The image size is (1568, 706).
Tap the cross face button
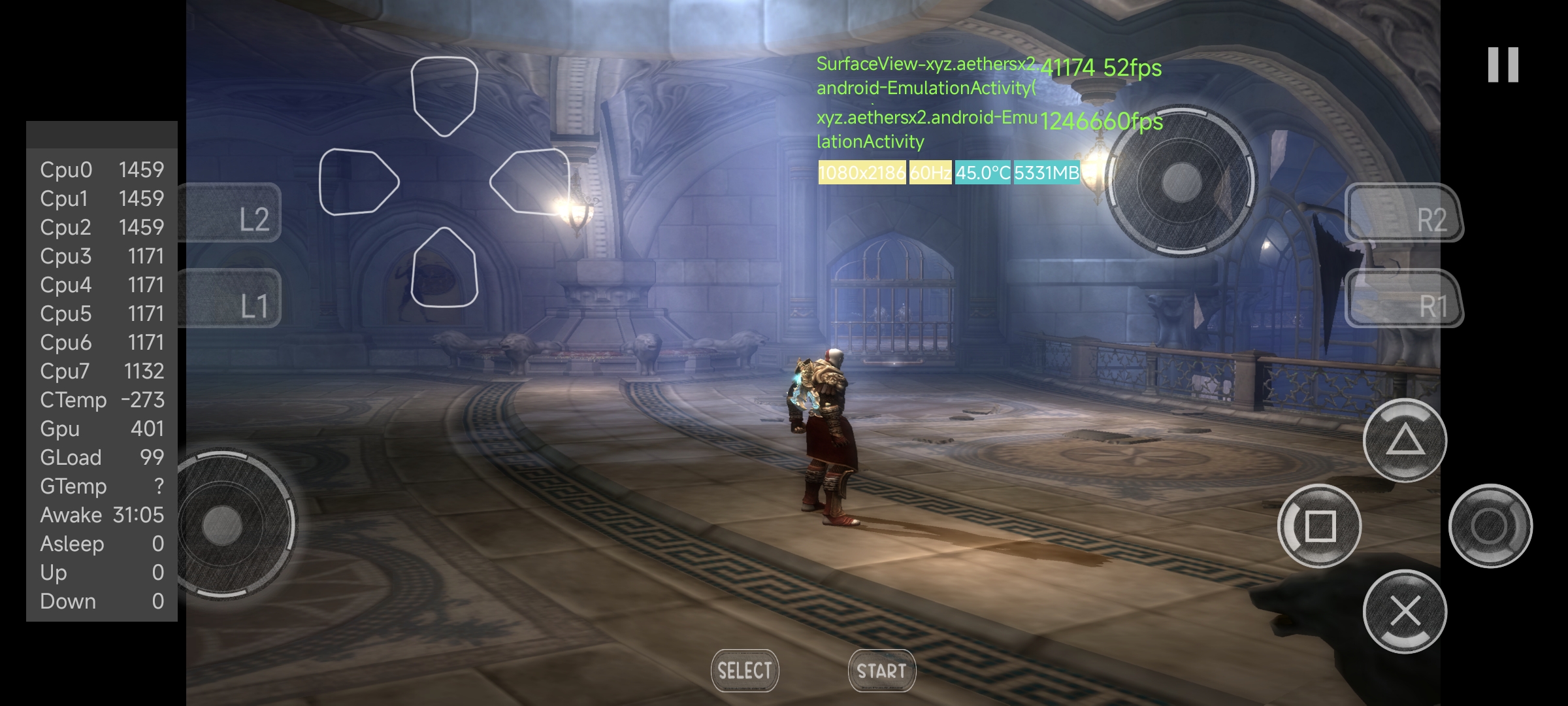[x=1405, y=611]
